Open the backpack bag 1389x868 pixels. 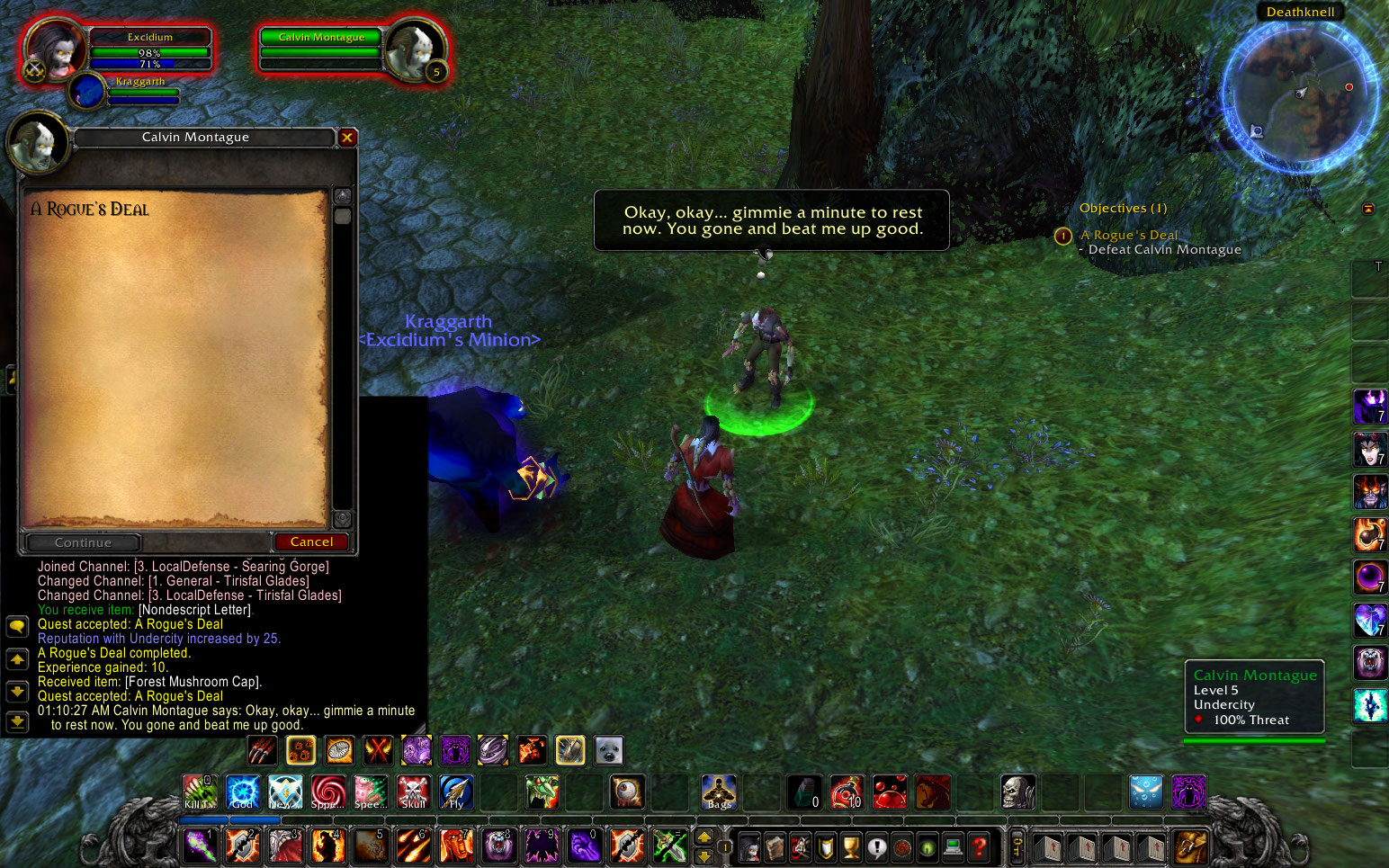pos(1189,846)
